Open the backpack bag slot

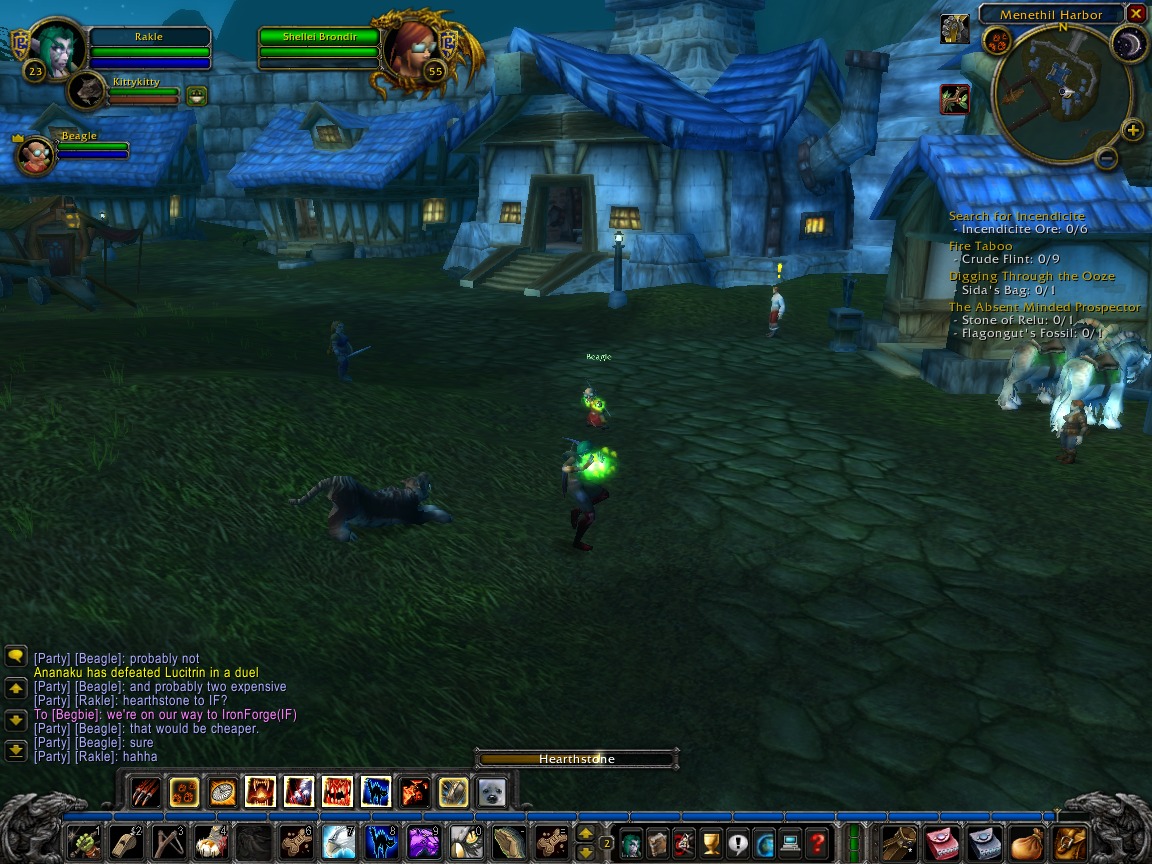pyautogui.click(x=1069, y=842)
